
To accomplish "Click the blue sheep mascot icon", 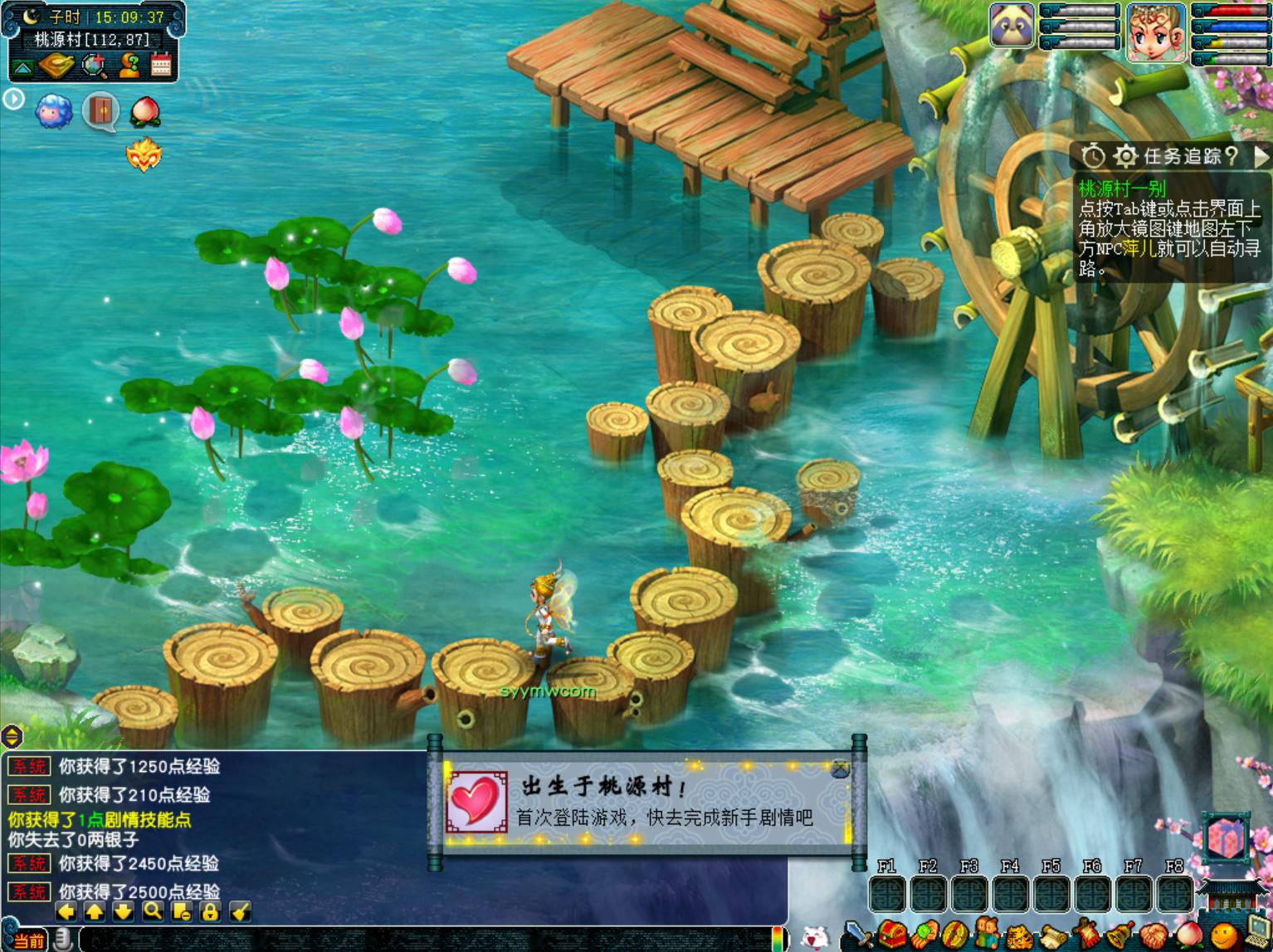I will (54, 111).
